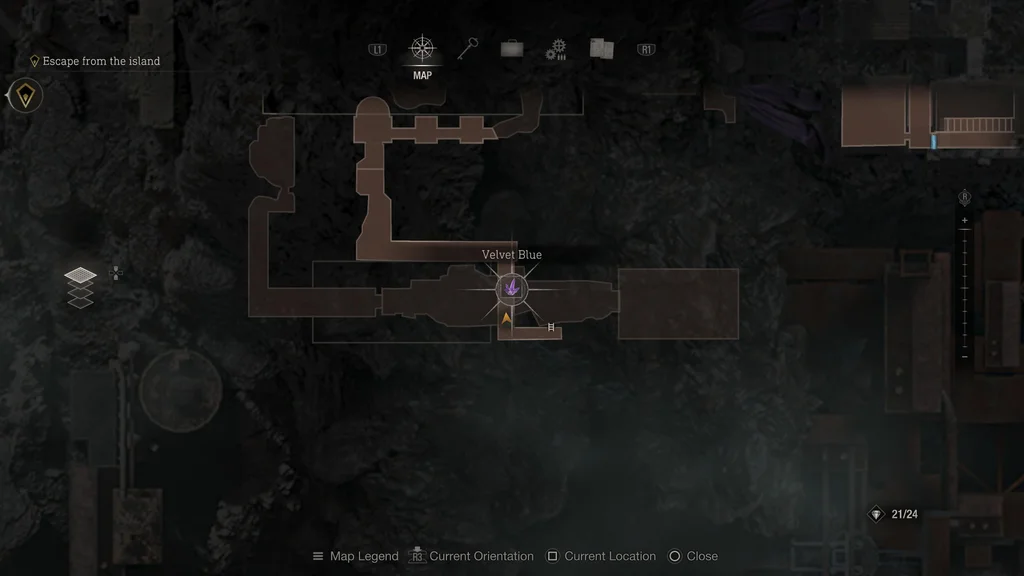Zoom the map in with the plus
The height and width of the screenshot is (576, 1024).
[965, 220]
